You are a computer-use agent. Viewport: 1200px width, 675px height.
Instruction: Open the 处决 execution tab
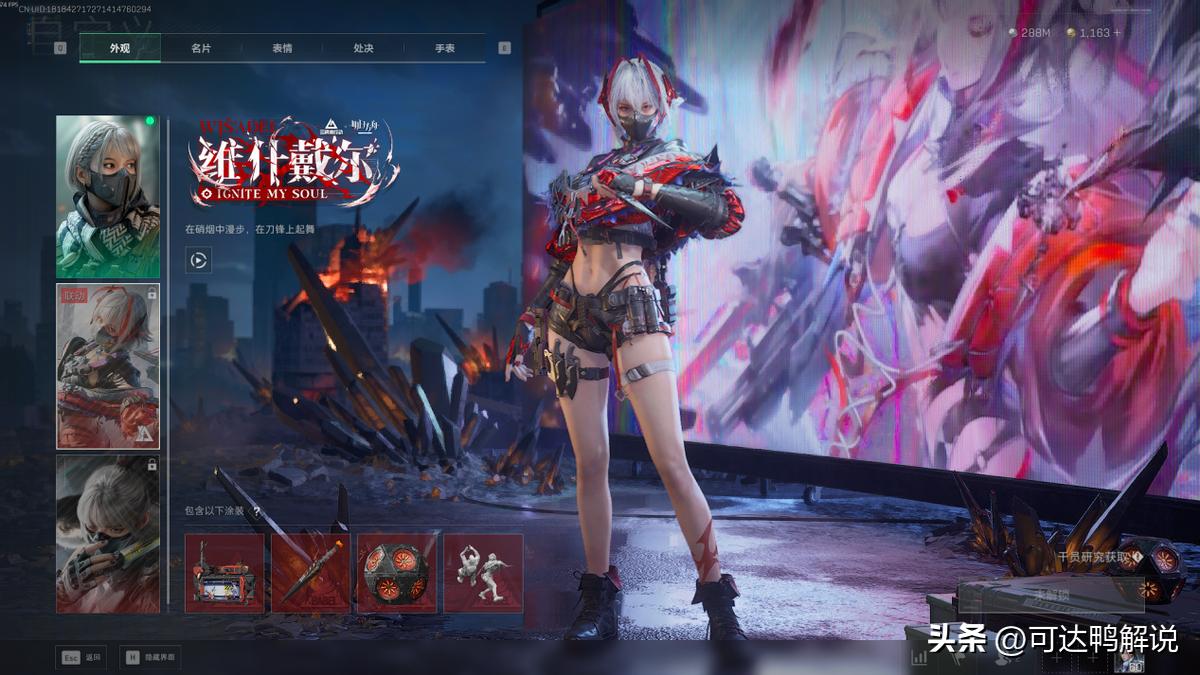coord(363,48)
